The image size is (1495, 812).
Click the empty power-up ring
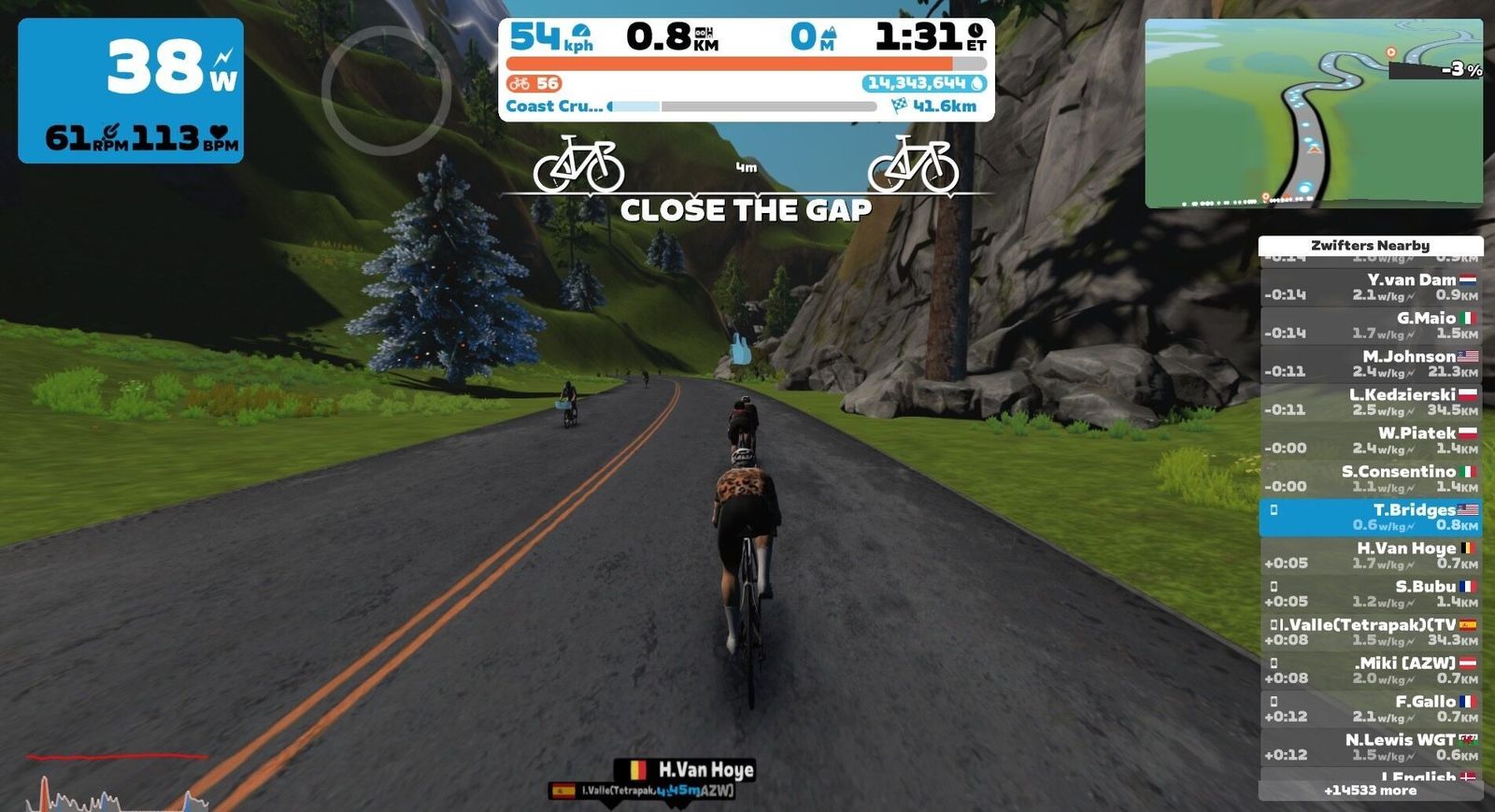click(386, 91)
